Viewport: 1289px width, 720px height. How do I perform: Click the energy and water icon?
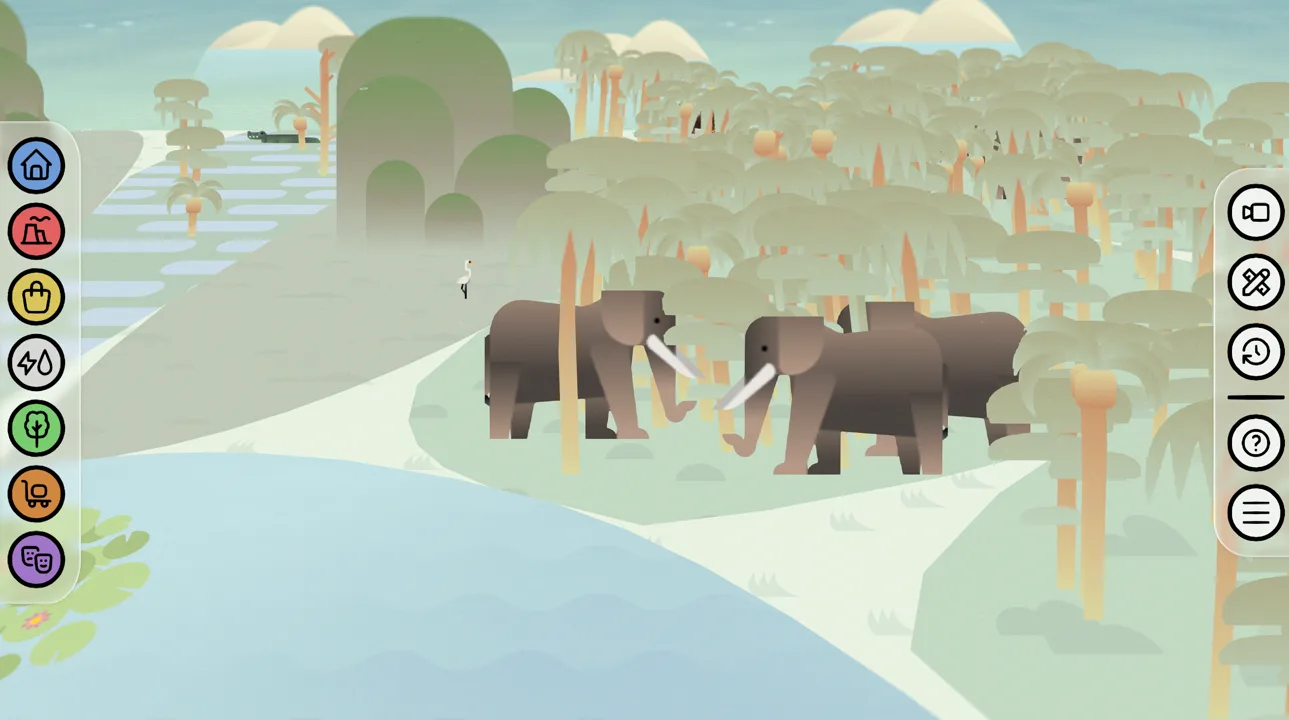click(36, 363)
